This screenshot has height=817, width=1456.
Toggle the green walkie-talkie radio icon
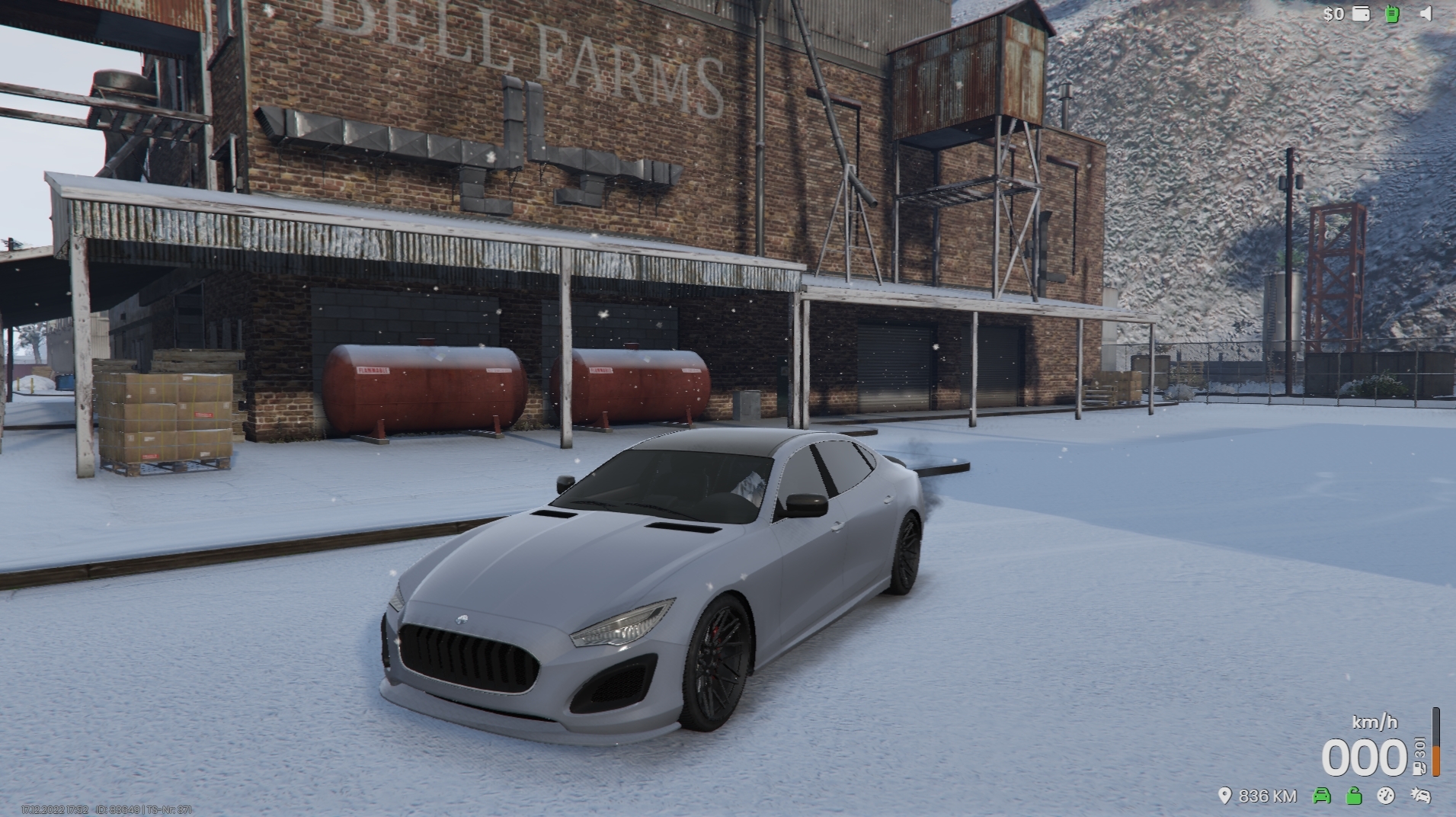coord(1392,14)
